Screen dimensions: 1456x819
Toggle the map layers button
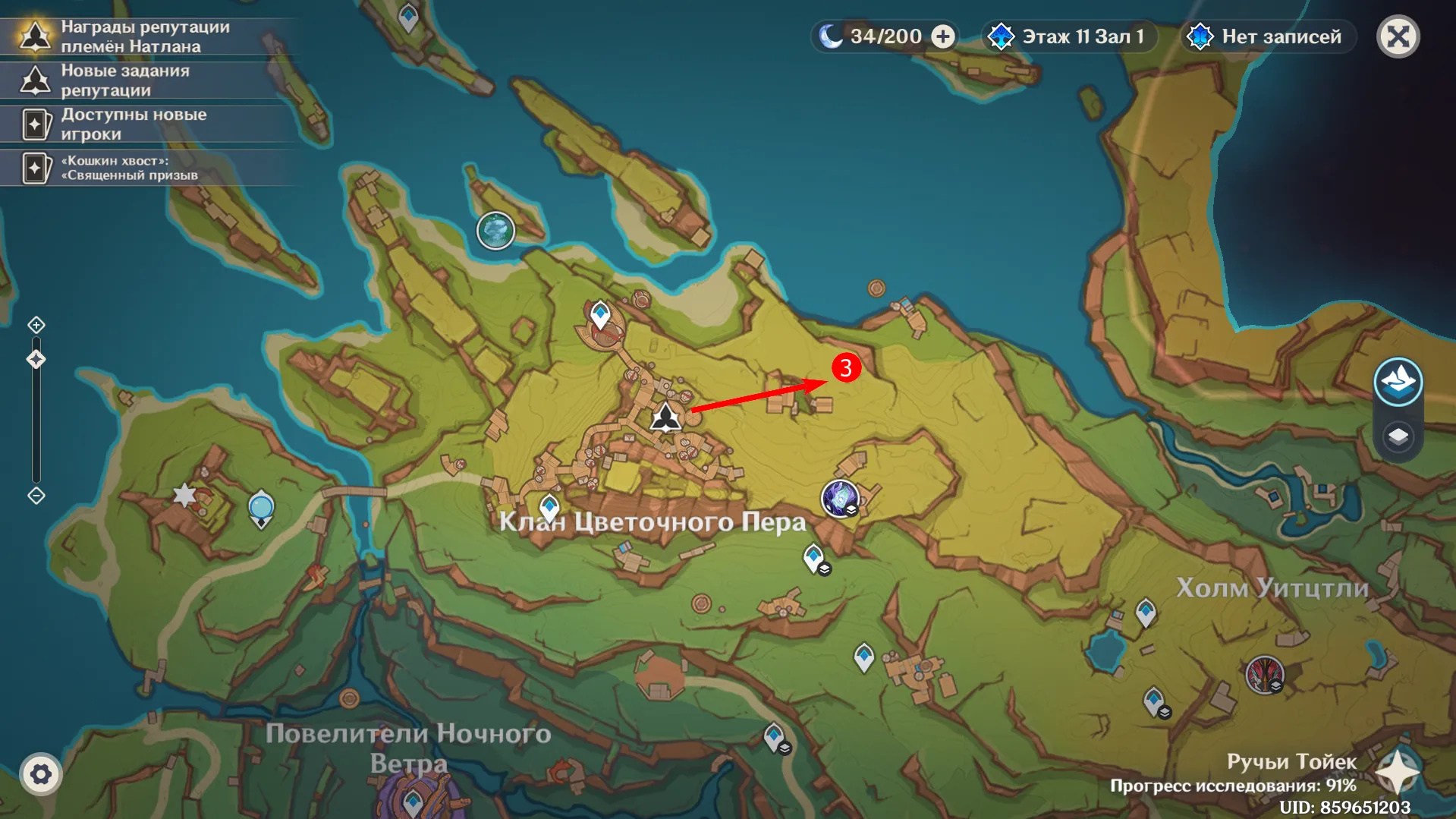[1398, 436]
